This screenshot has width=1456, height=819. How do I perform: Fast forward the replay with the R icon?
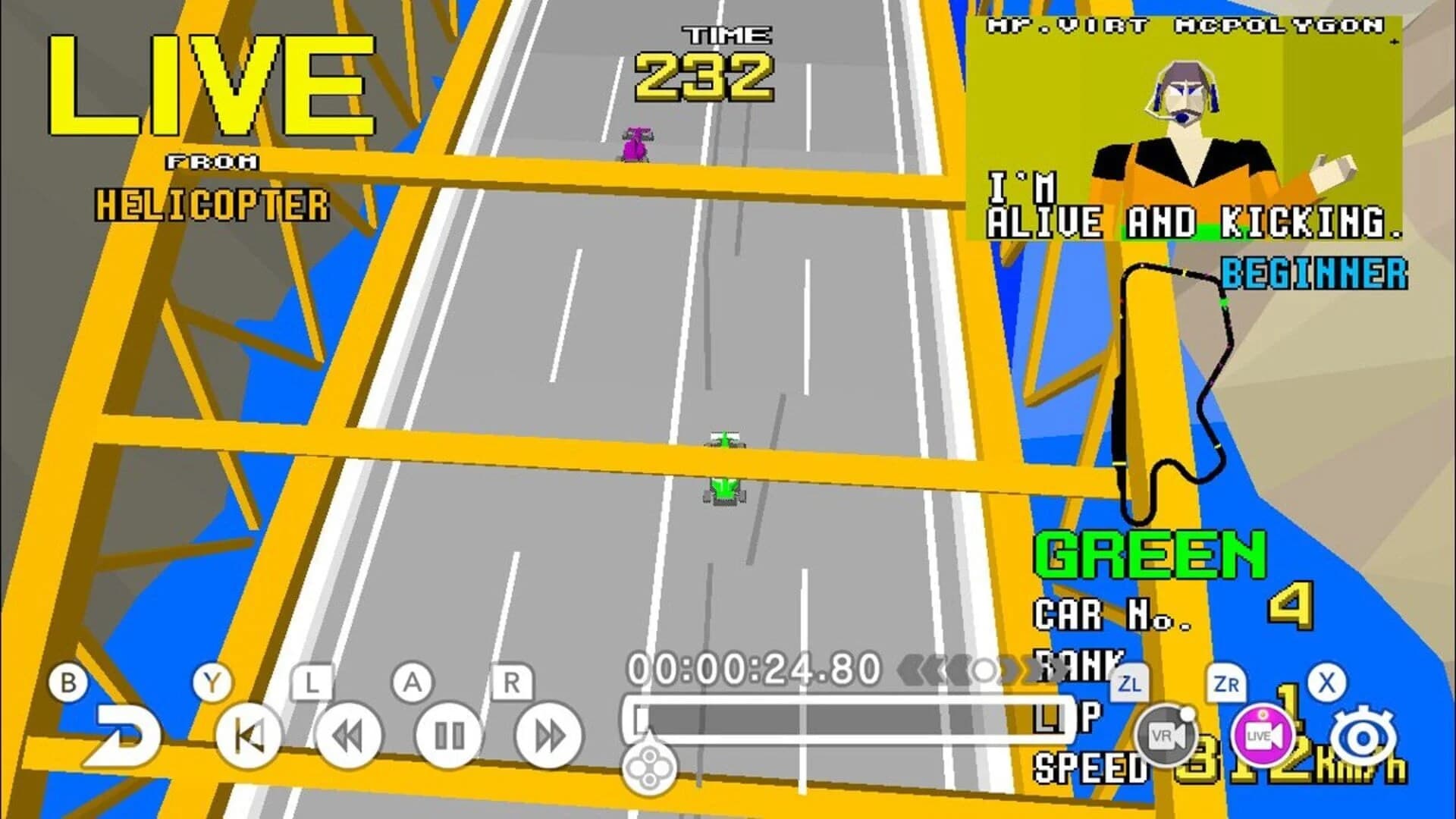point(550,735)
